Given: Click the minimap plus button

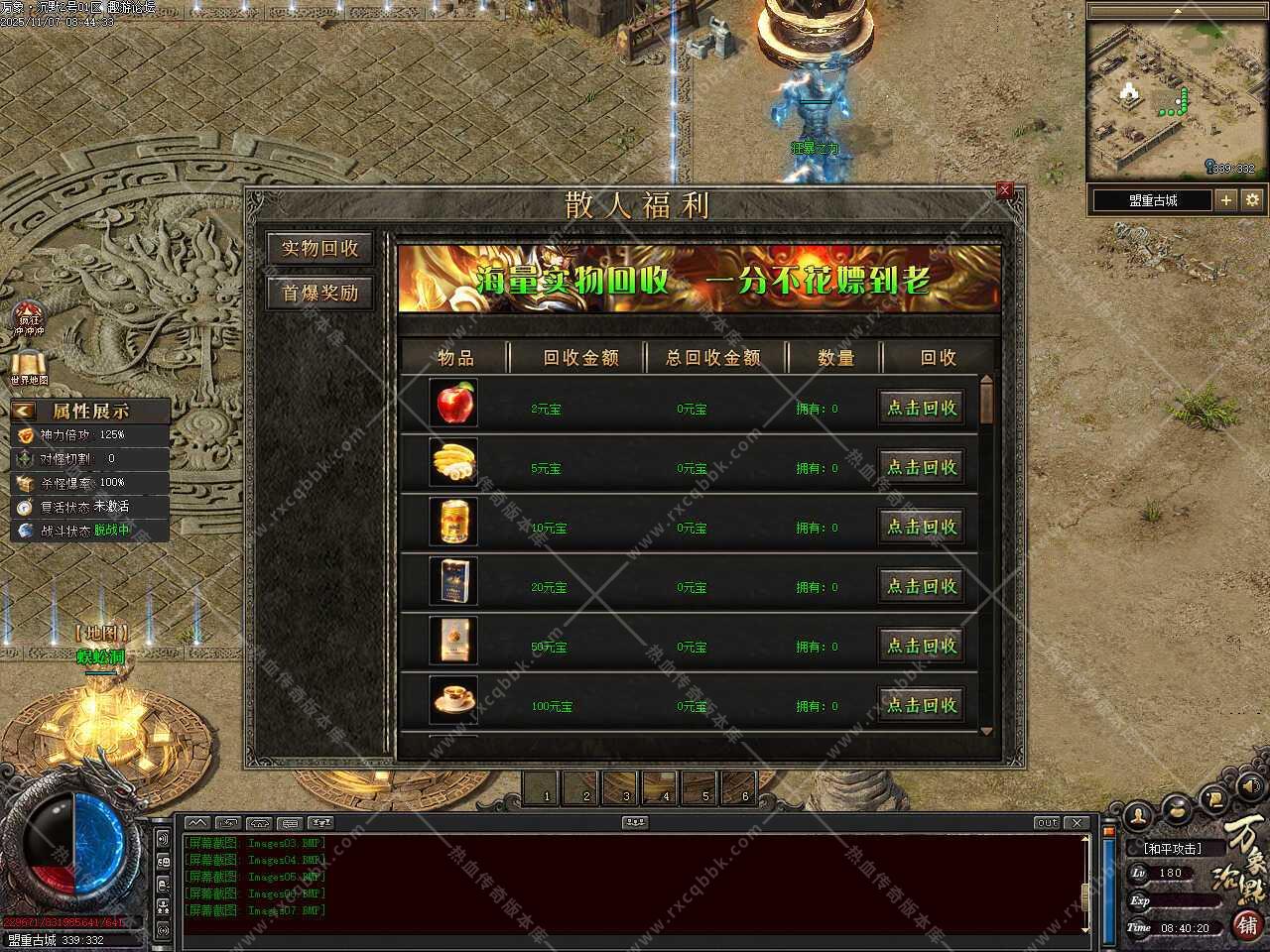Looking at the screenshot, I should tap(1226, 199).
